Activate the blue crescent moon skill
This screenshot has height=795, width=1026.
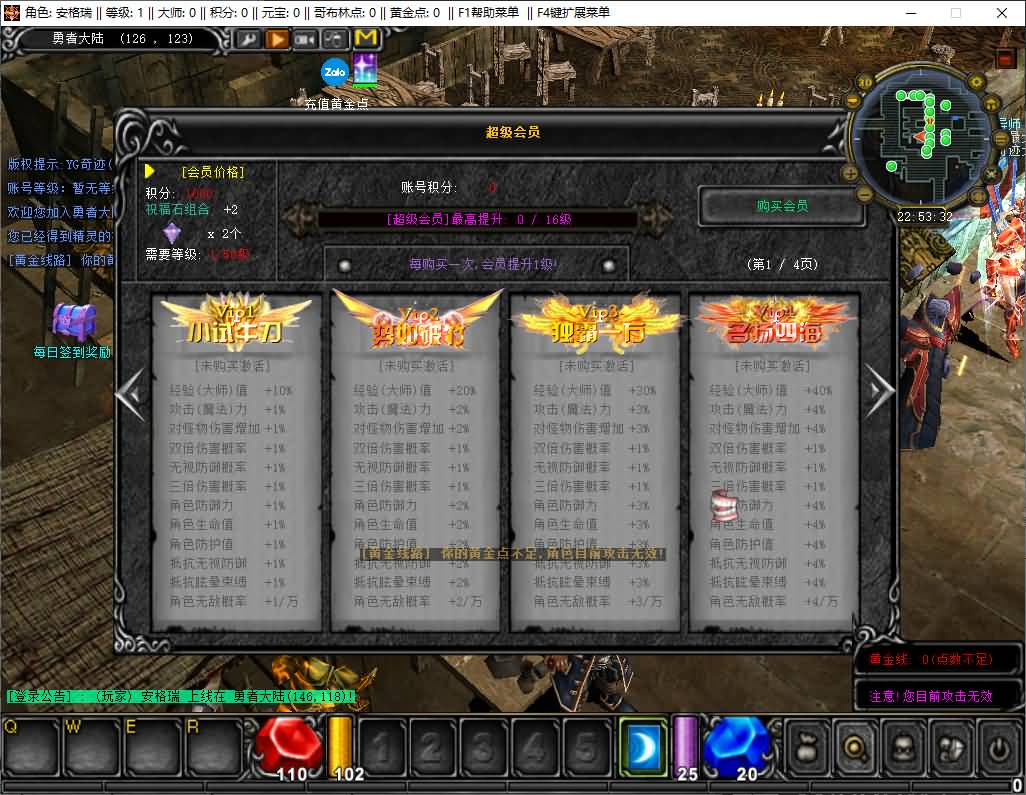(642, 745)
